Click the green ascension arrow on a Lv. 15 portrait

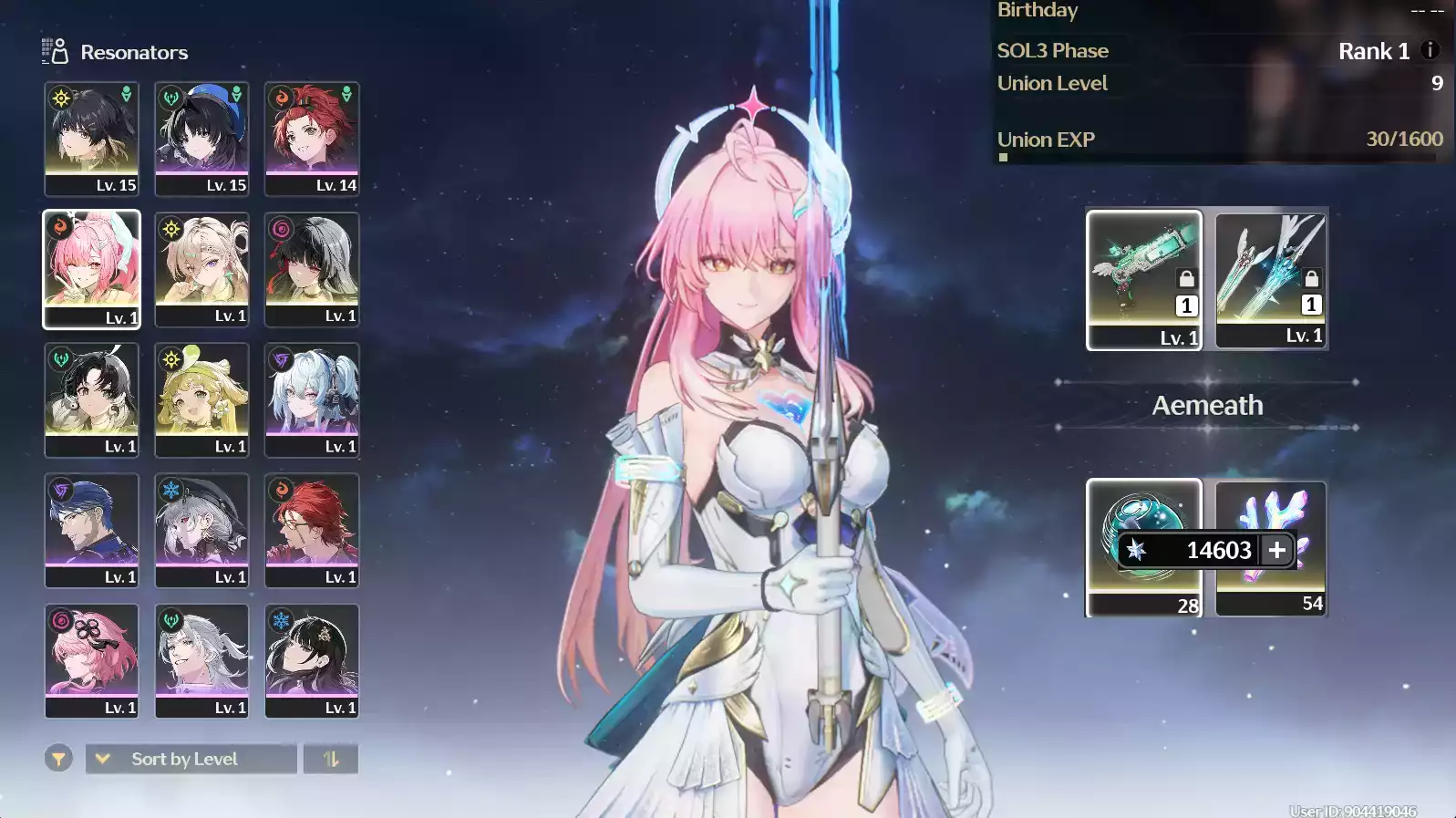pyautogui.click(x=124, y=93)
